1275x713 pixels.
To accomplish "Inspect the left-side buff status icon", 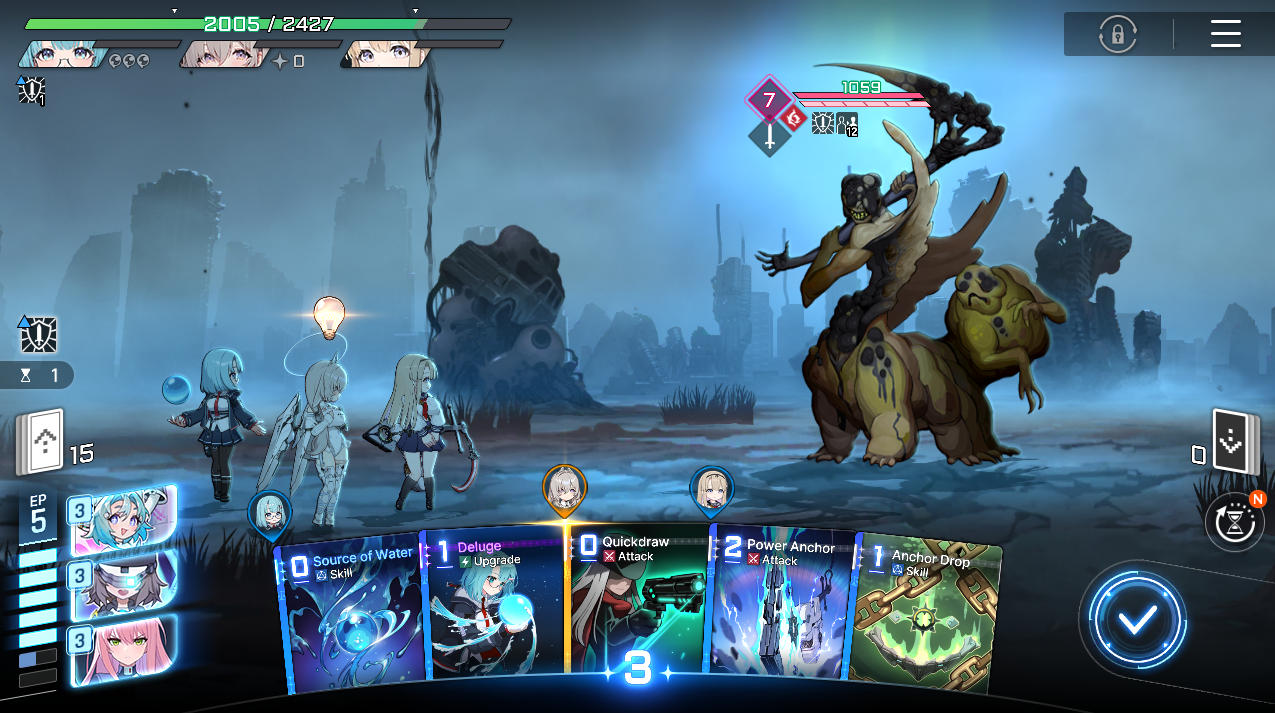I will (x=38, y=336).
